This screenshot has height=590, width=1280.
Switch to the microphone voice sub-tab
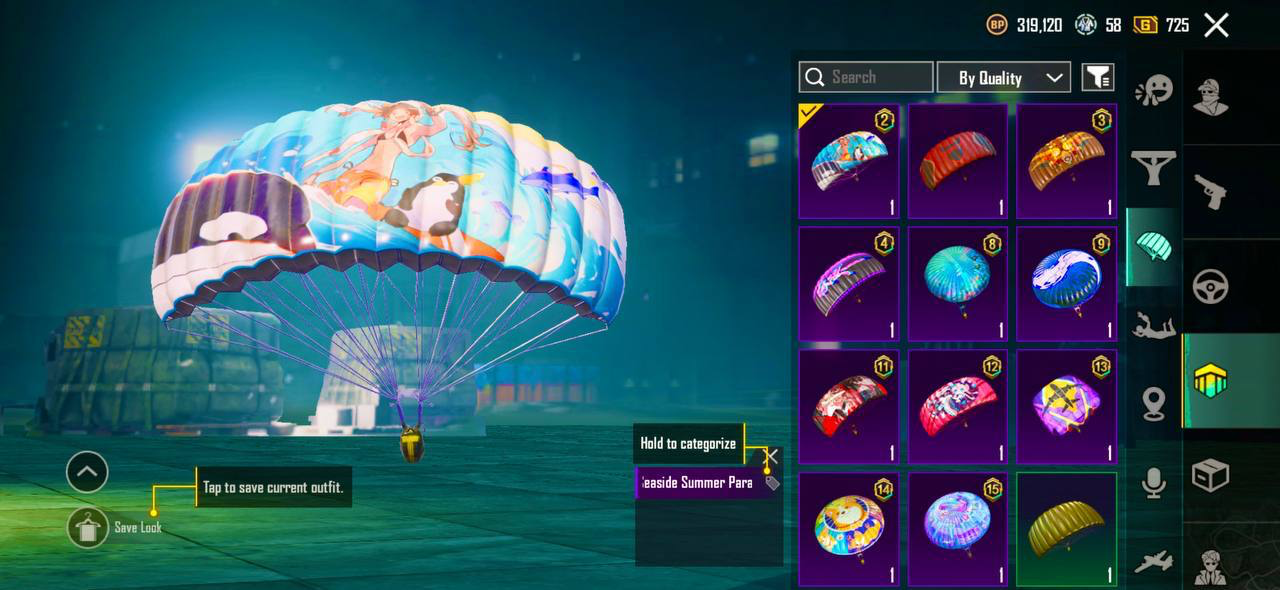[x=1154, y=484]
